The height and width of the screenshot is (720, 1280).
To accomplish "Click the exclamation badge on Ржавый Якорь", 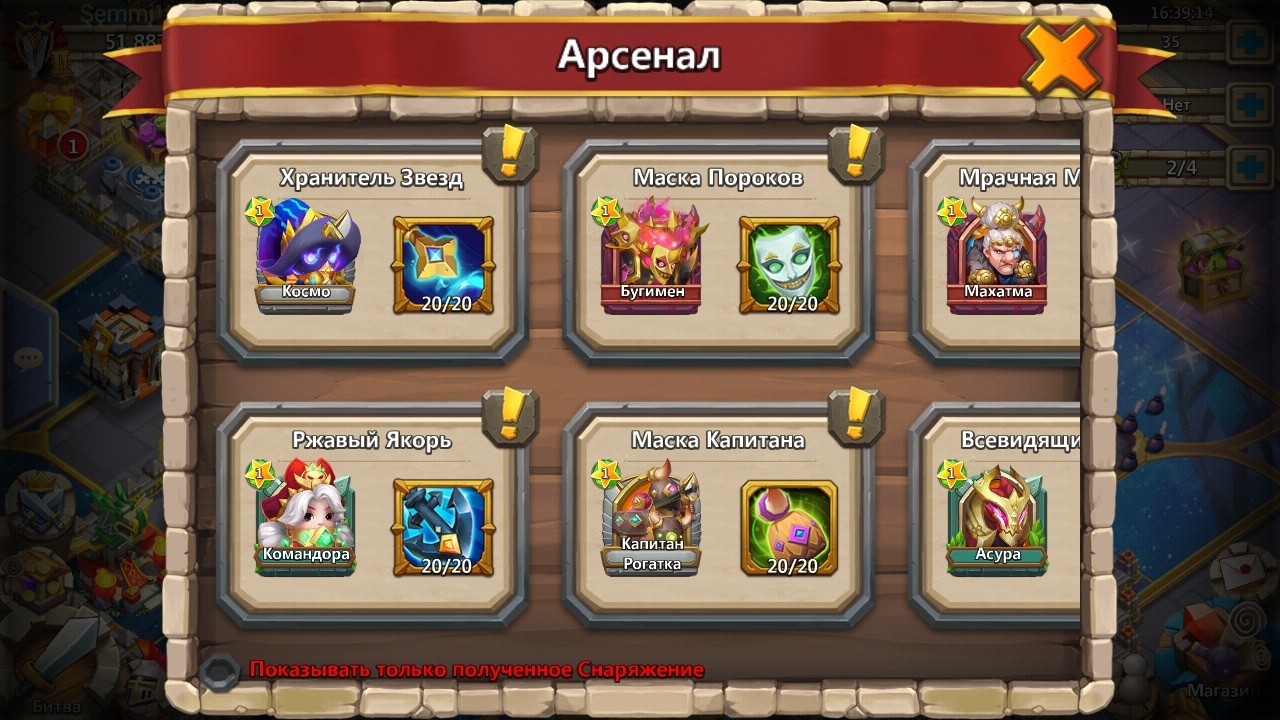I will [x=510, y=415].
